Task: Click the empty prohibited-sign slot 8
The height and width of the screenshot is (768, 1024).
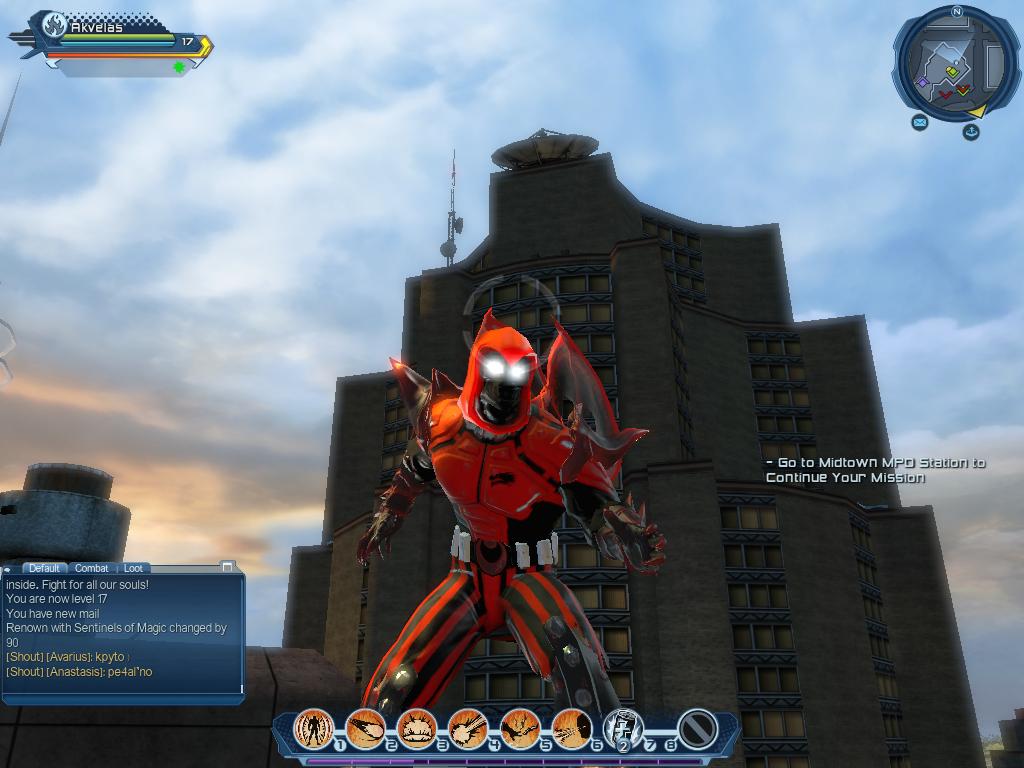Action: tap(697, 729)
